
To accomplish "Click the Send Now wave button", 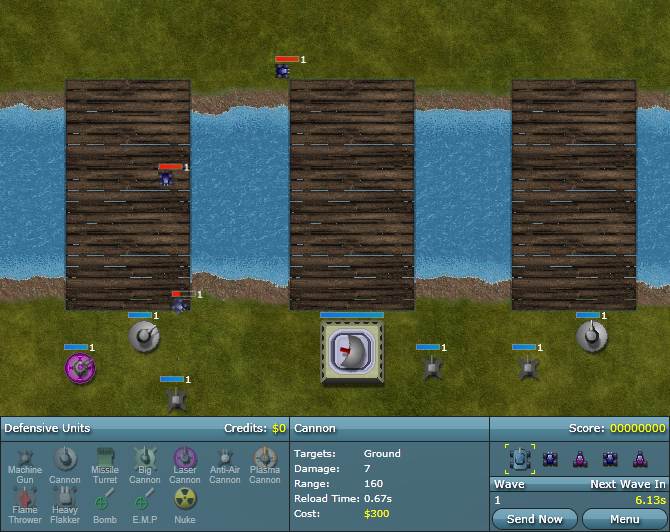I will coord(535,519).
